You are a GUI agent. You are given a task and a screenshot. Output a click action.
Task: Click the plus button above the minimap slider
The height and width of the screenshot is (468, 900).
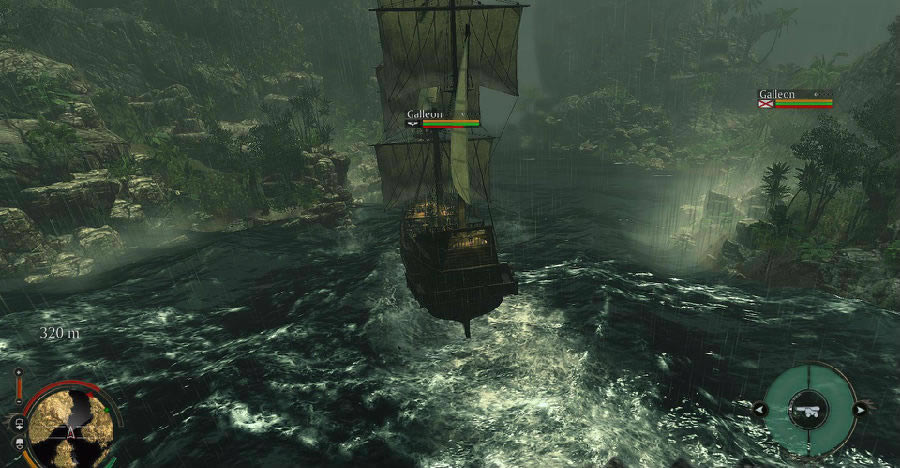click(18, 372)
